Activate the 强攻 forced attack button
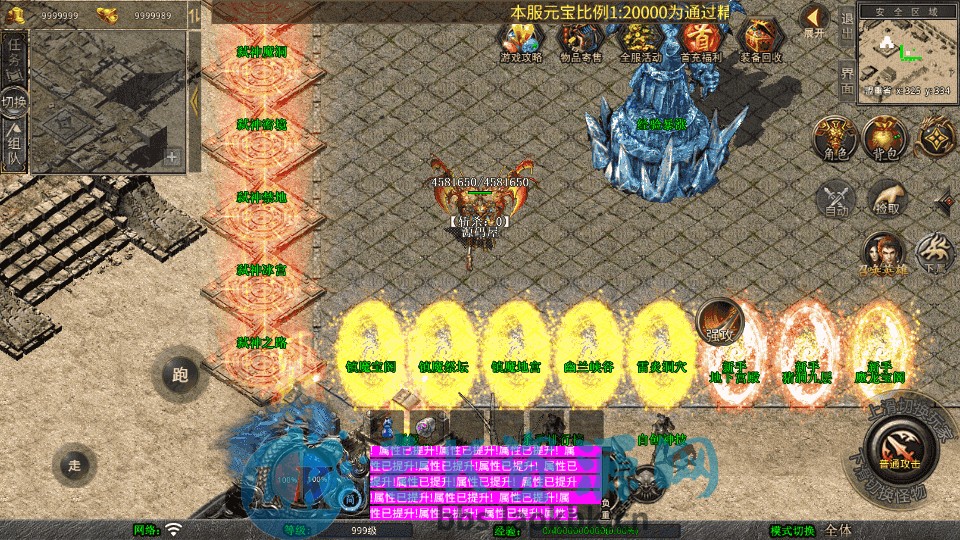960x540 pixels. (x=720, y=320)
